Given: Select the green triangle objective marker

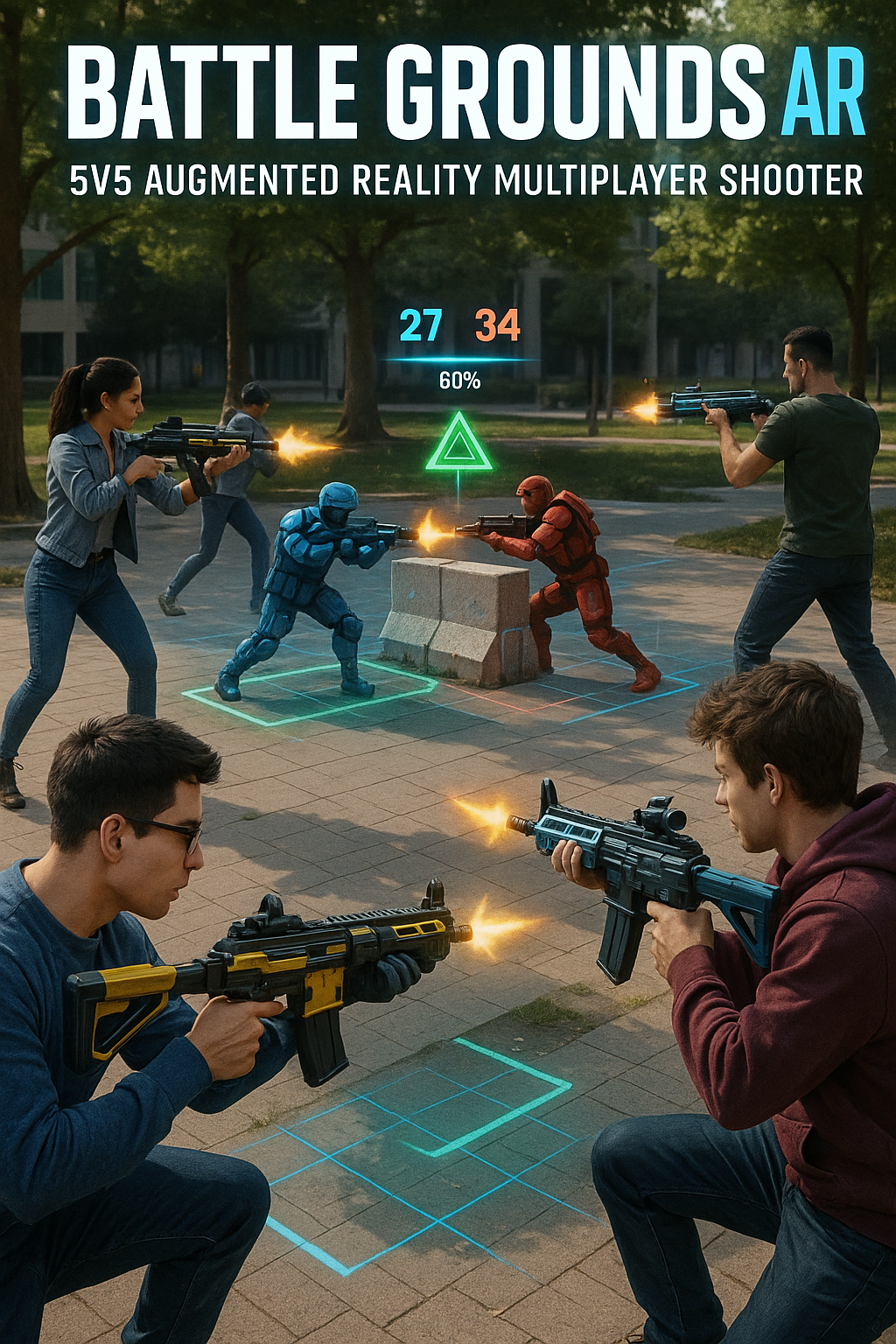Looking at the screenshot, I should (458, 445).
